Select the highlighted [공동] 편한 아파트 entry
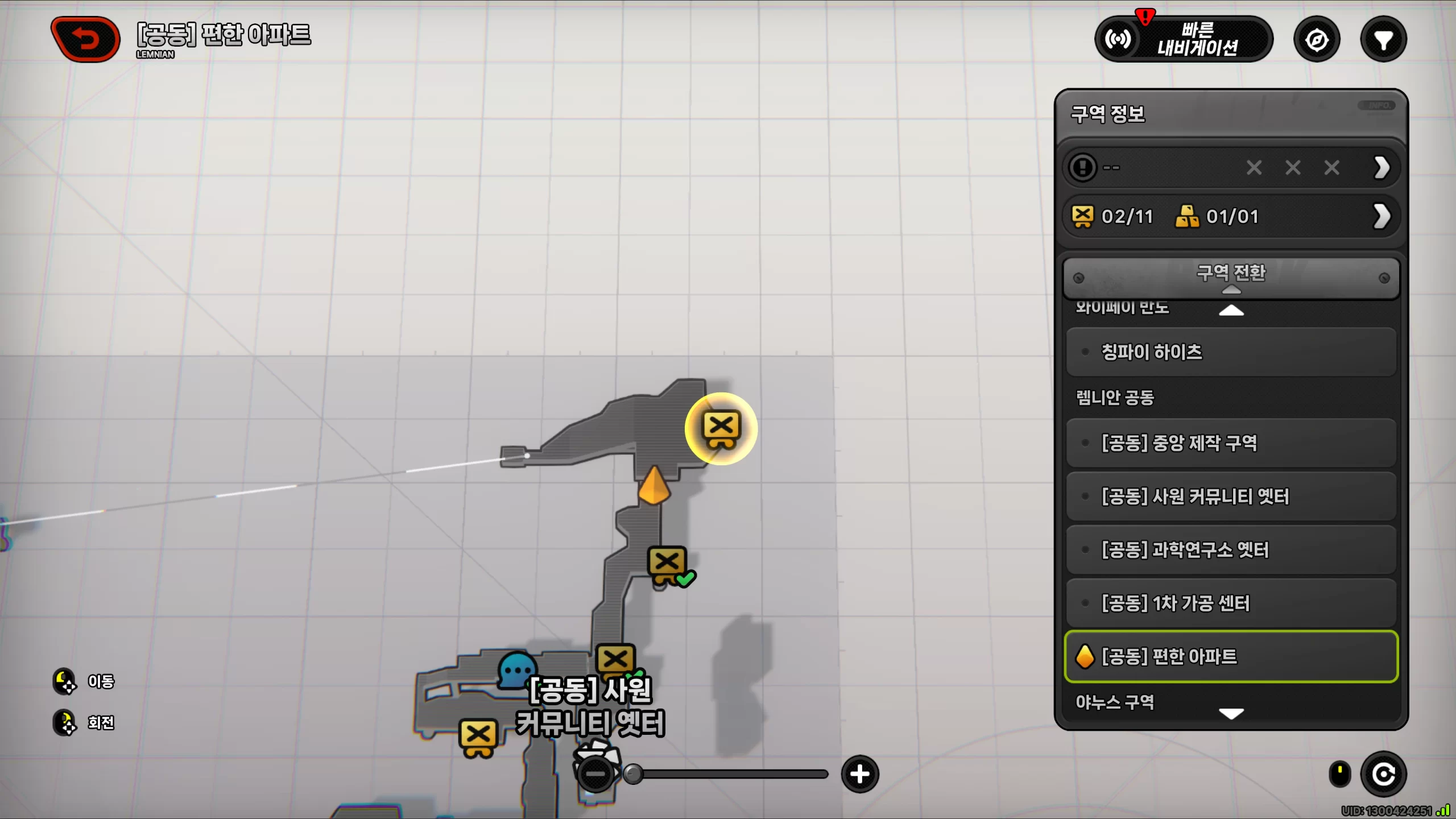Screen dimensions: 1456x819 click(1231, 656)
